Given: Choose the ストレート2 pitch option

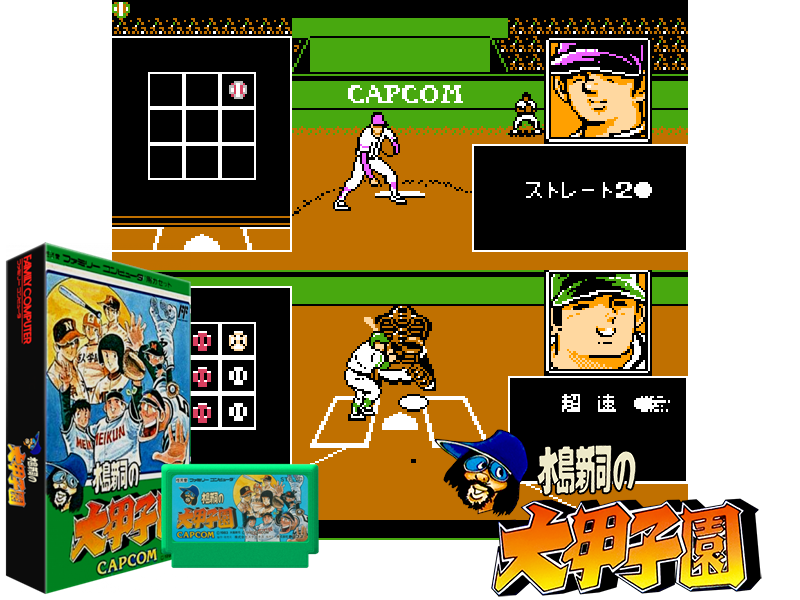Looking at the screenshot, I should (x=588, y=190).
